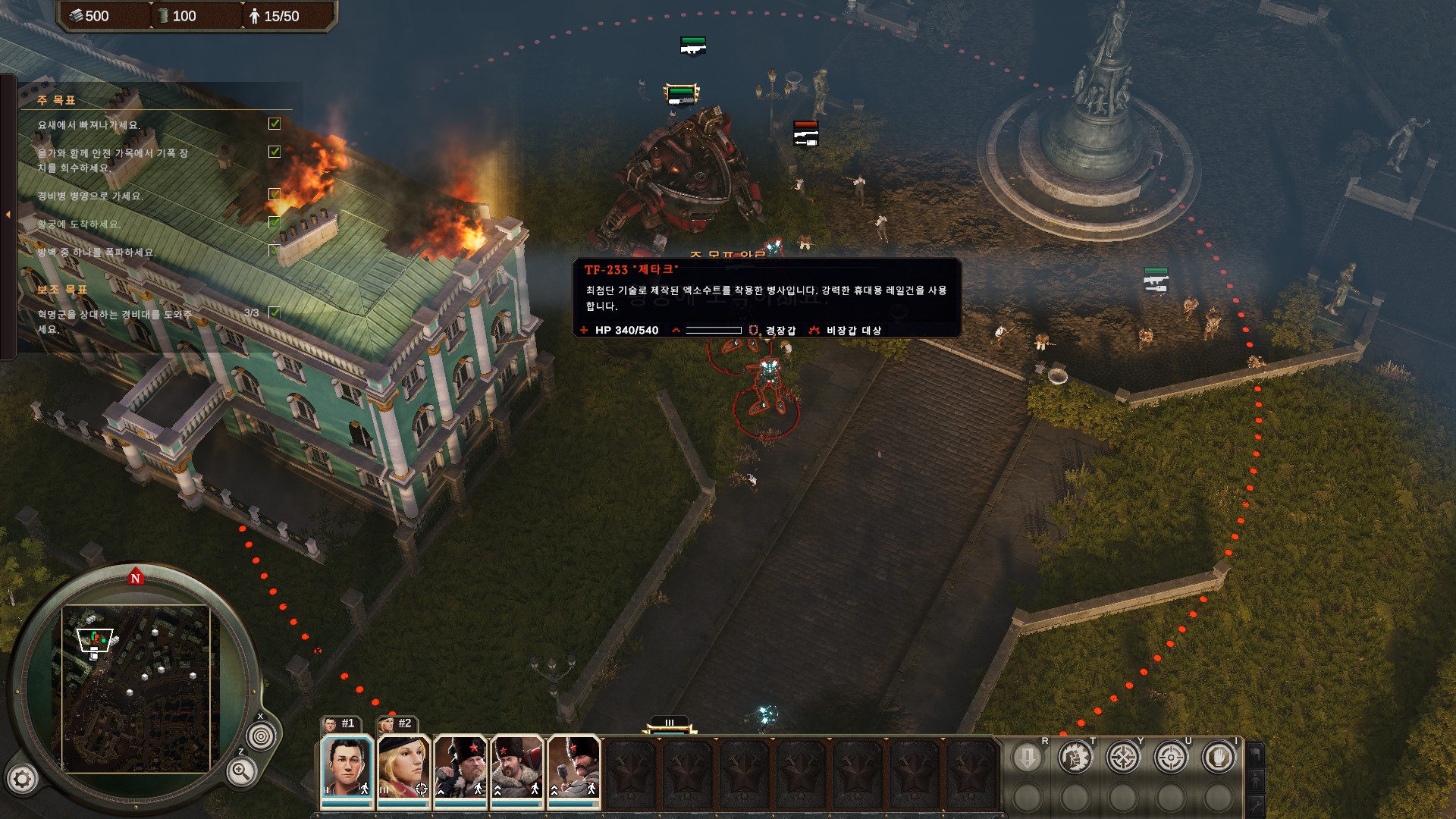The width and height of the screenshot is (1456, 819).
Task: Use the four-arrow crosshair command
Action: point(1122,757)
